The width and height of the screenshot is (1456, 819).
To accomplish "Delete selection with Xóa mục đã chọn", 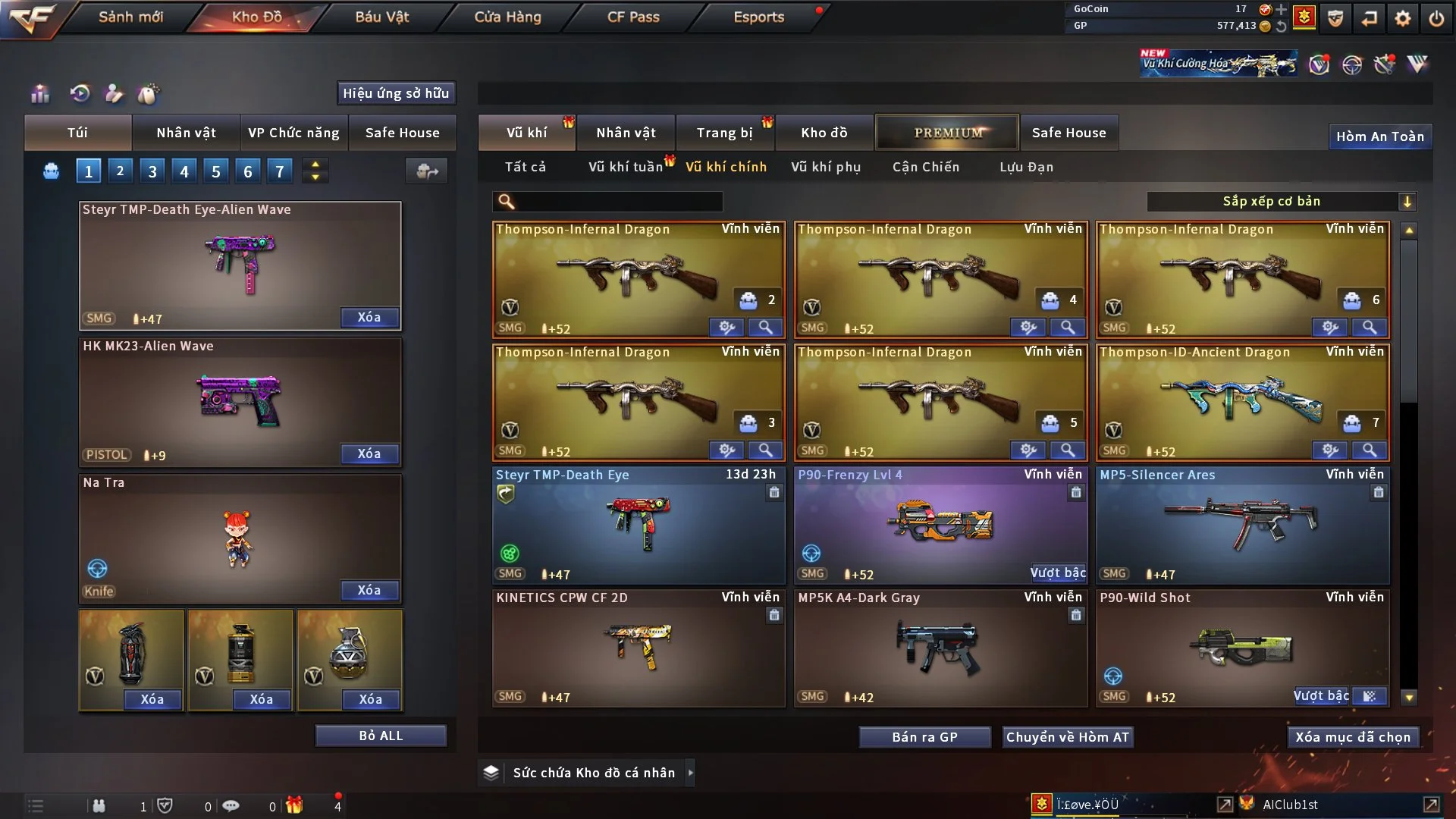I will pos(1352,737).
